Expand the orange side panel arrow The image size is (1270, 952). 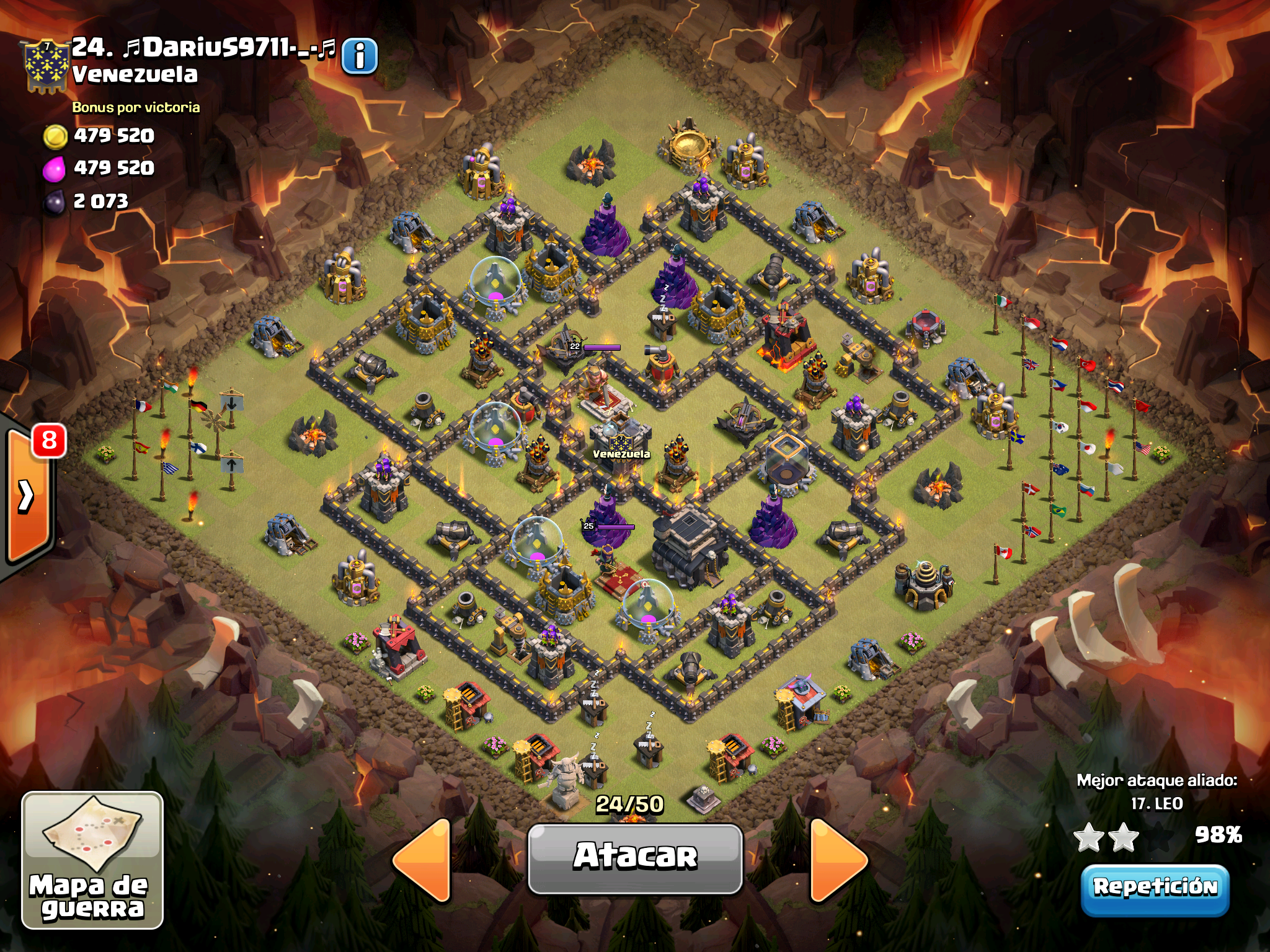point(27,496)
